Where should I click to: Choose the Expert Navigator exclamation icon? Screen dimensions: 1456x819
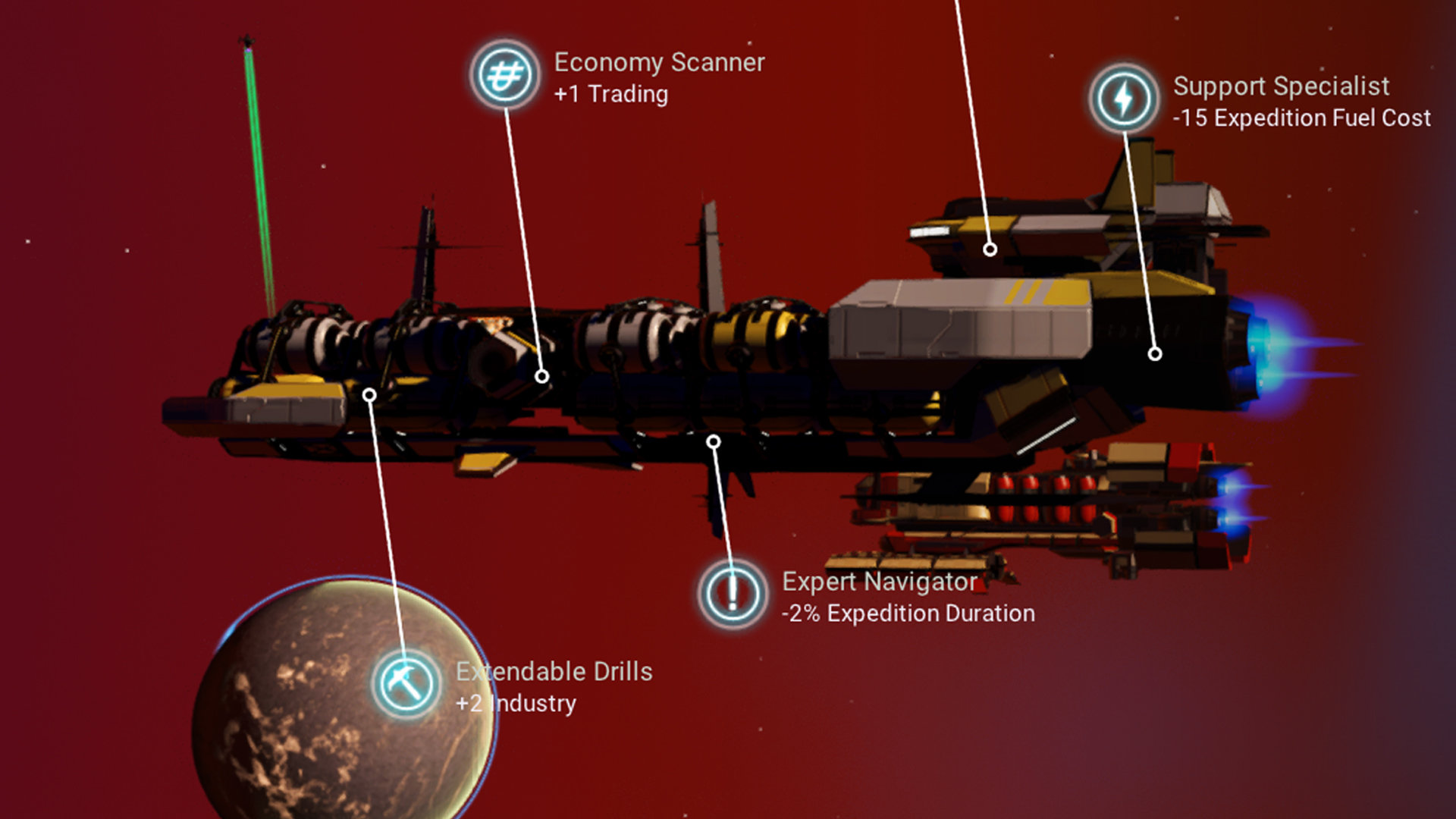pyautogui.click(x=733, y=594)
